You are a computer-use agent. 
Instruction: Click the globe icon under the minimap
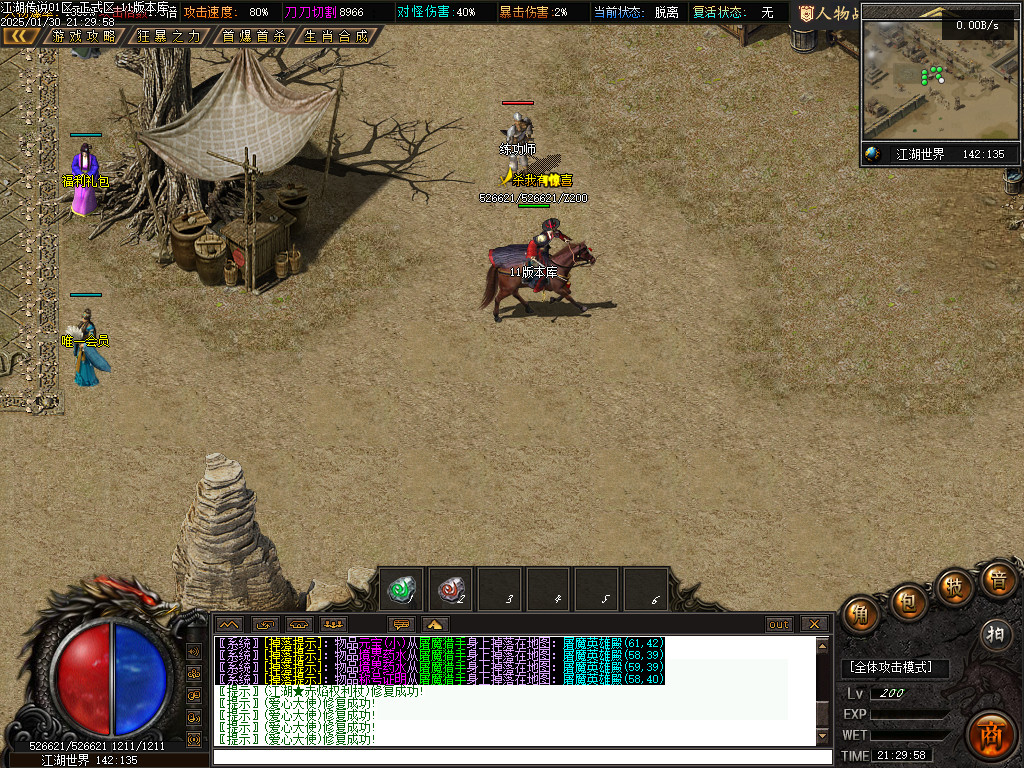coord(873,154)
